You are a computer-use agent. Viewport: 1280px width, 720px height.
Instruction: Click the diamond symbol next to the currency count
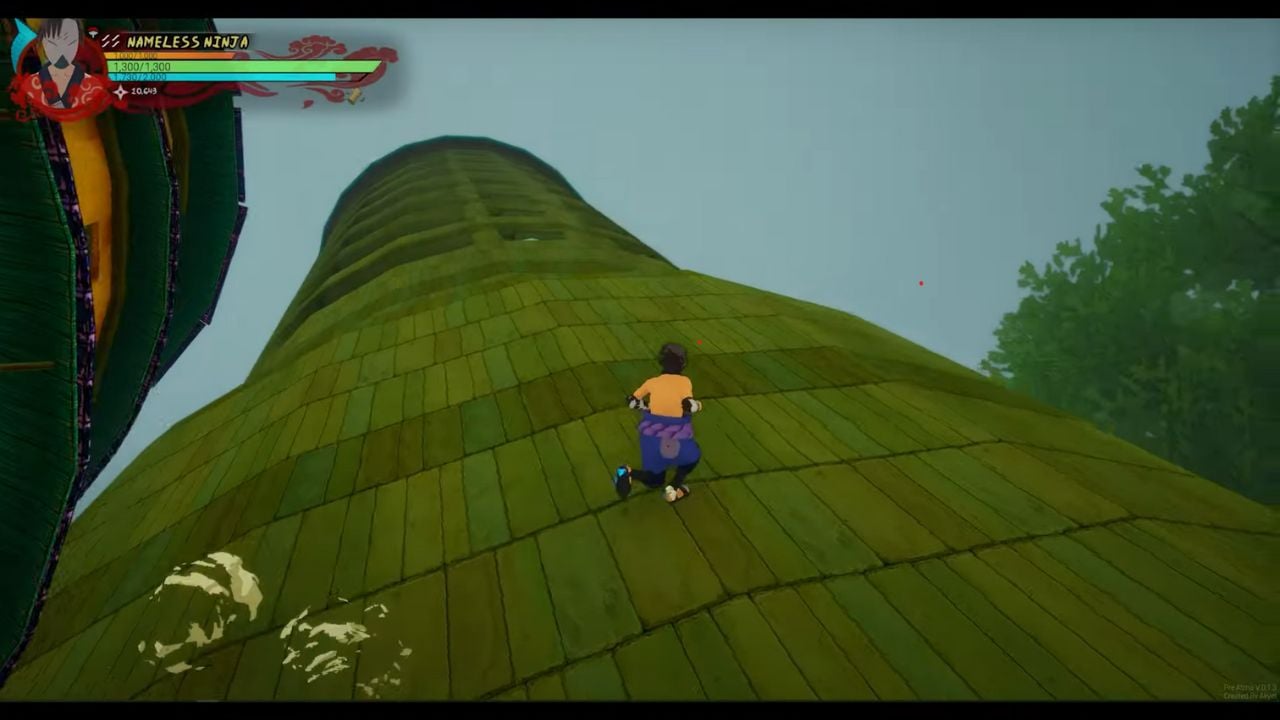[x=120, y=92]
